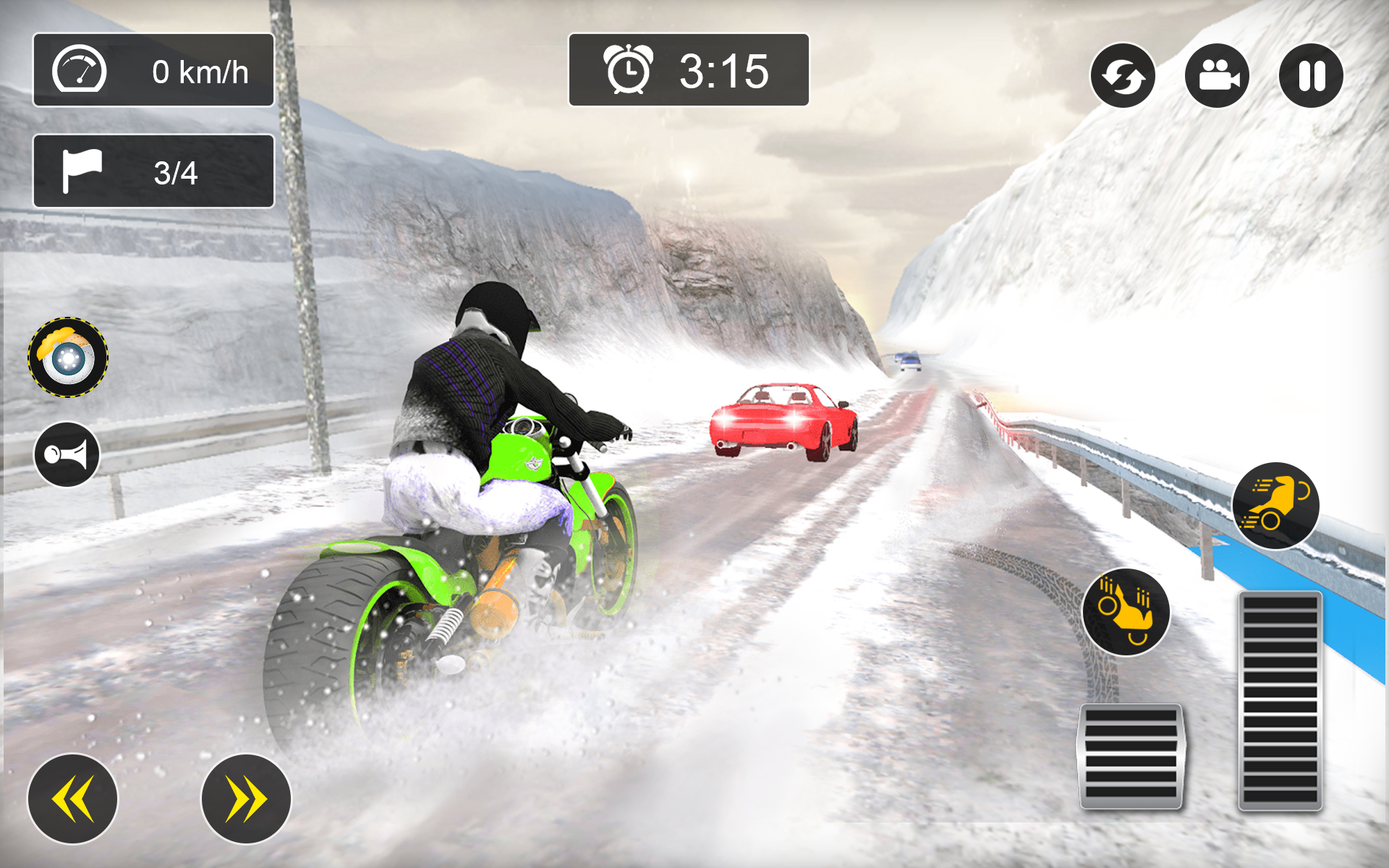
Task: Restart the current race
Action: [1123, 75]
